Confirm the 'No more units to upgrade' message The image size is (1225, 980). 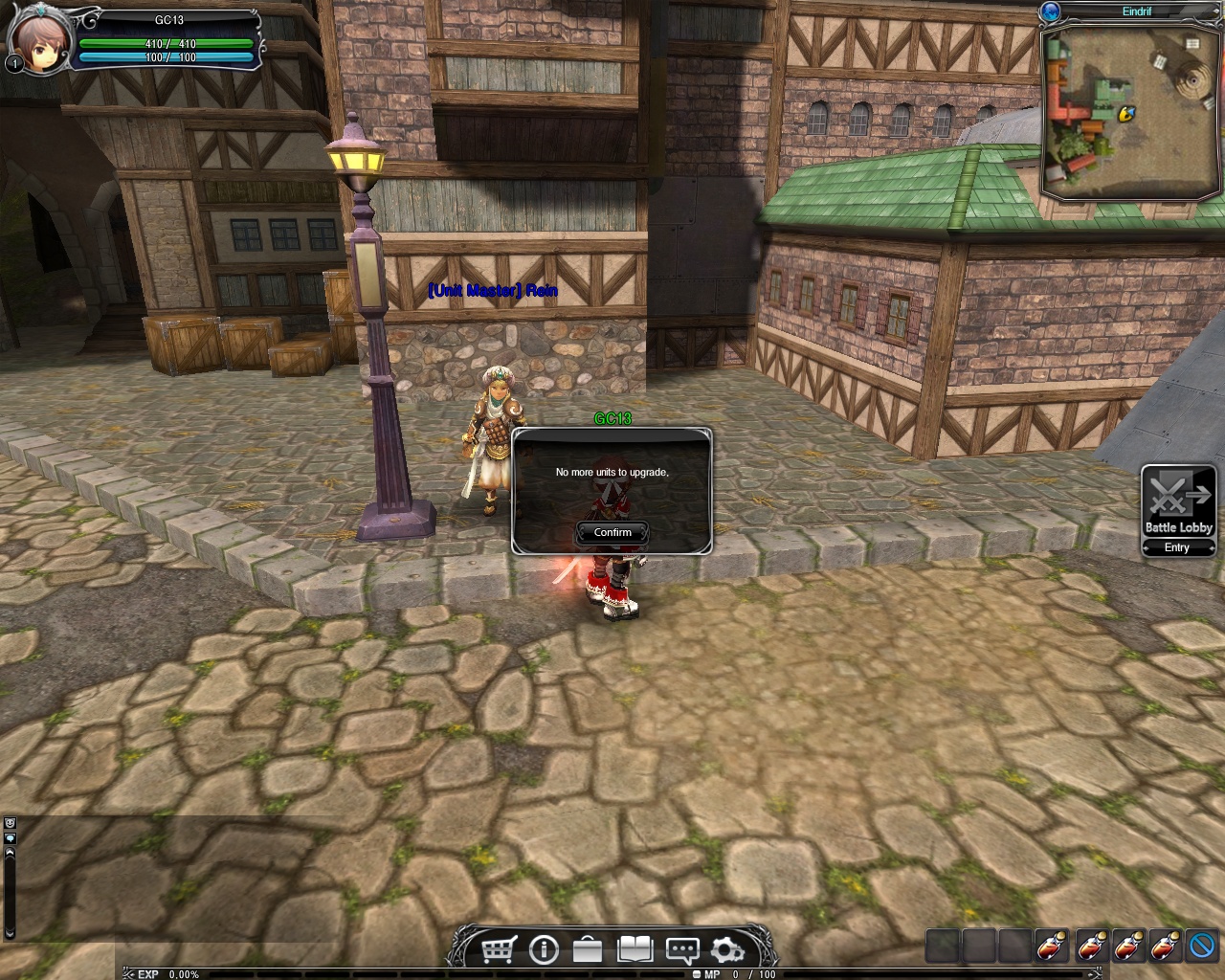point(612,532)
